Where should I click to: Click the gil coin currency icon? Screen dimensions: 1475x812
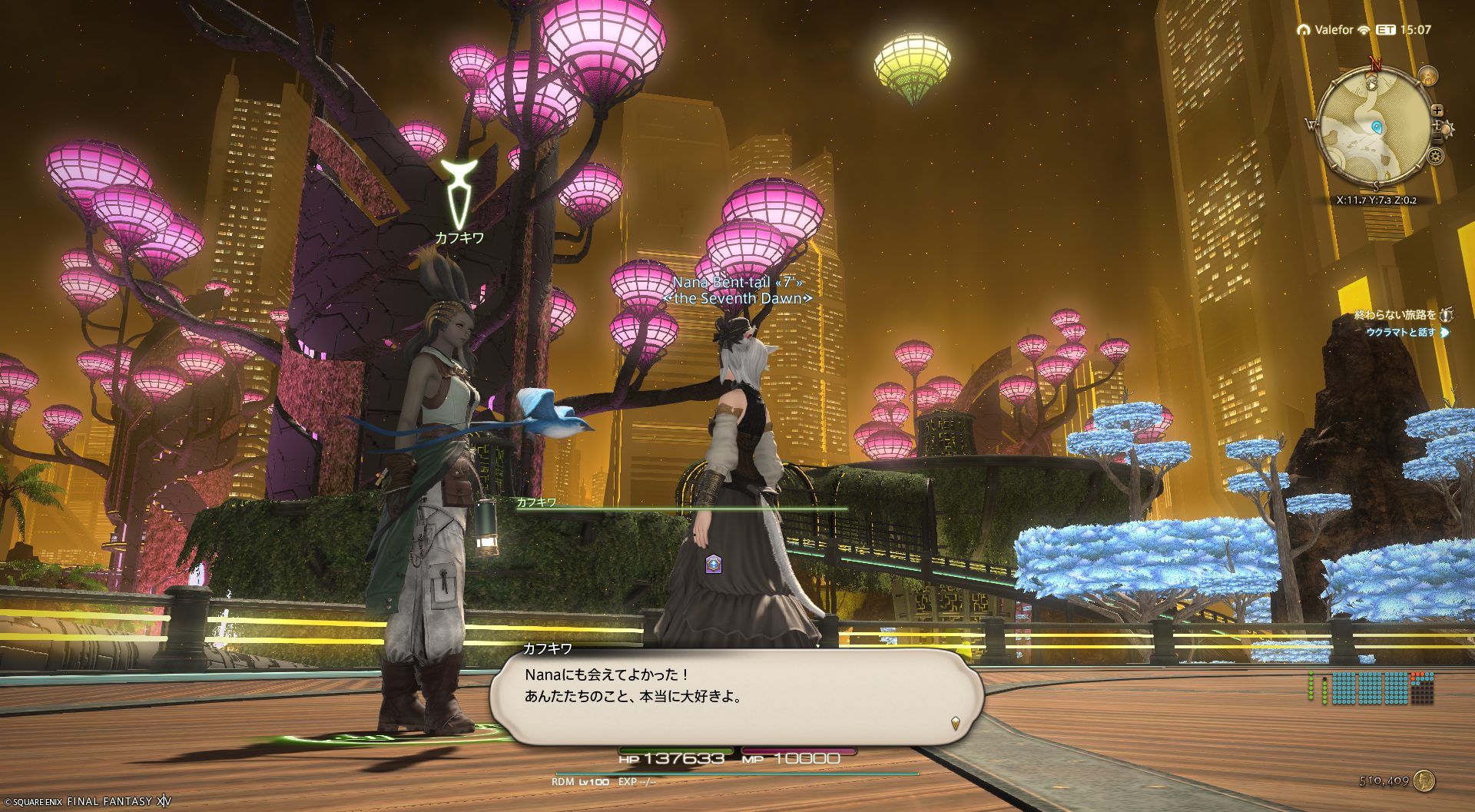(1424, 781)
